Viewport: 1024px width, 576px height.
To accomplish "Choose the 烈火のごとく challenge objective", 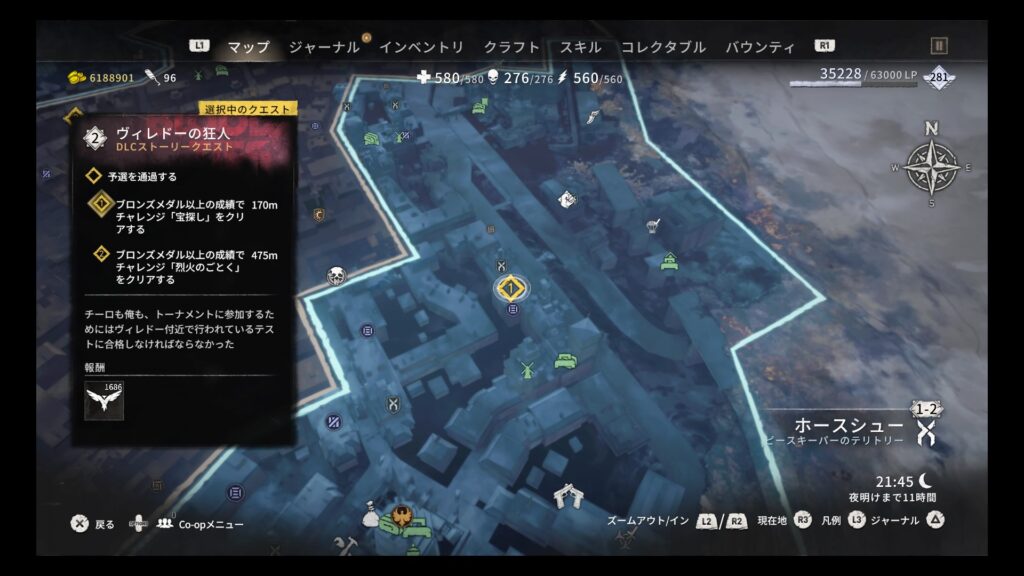I will [x=180, y=267].
